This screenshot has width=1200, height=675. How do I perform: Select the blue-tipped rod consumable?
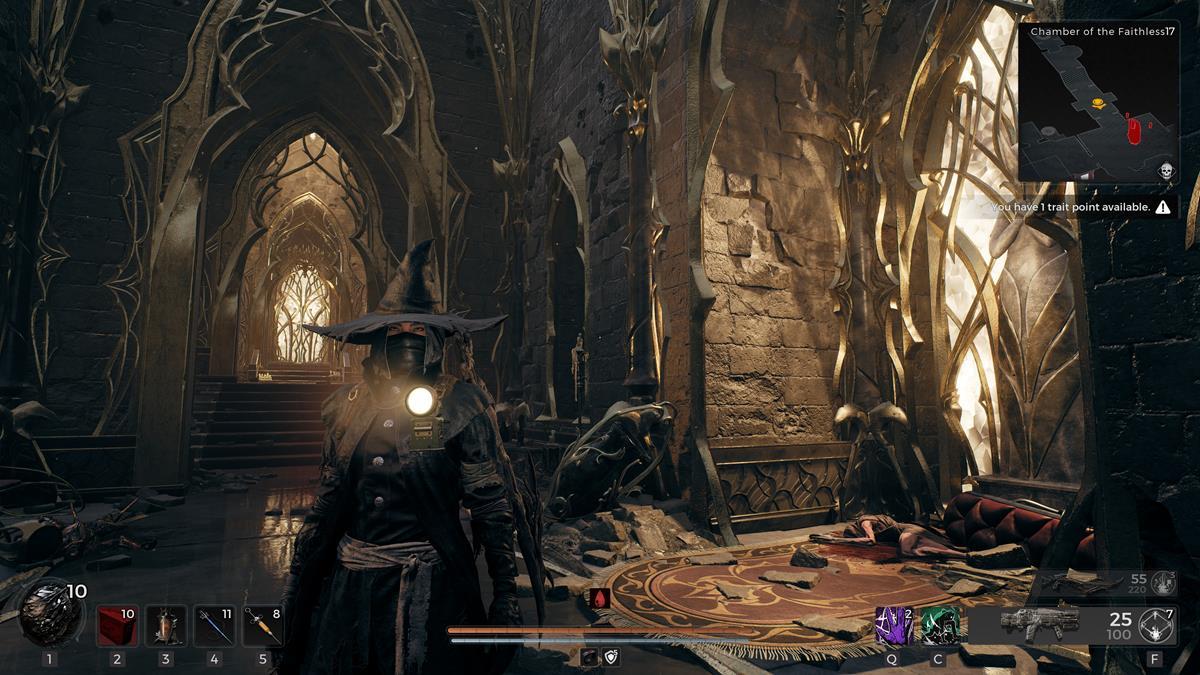coord(214,626)
